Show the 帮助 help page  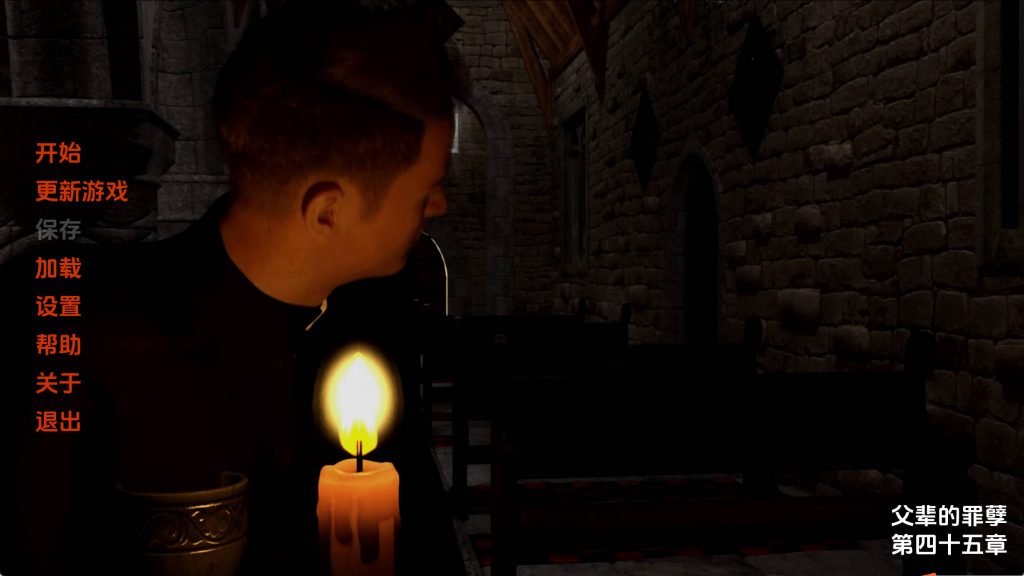click(x=58, y=345)
